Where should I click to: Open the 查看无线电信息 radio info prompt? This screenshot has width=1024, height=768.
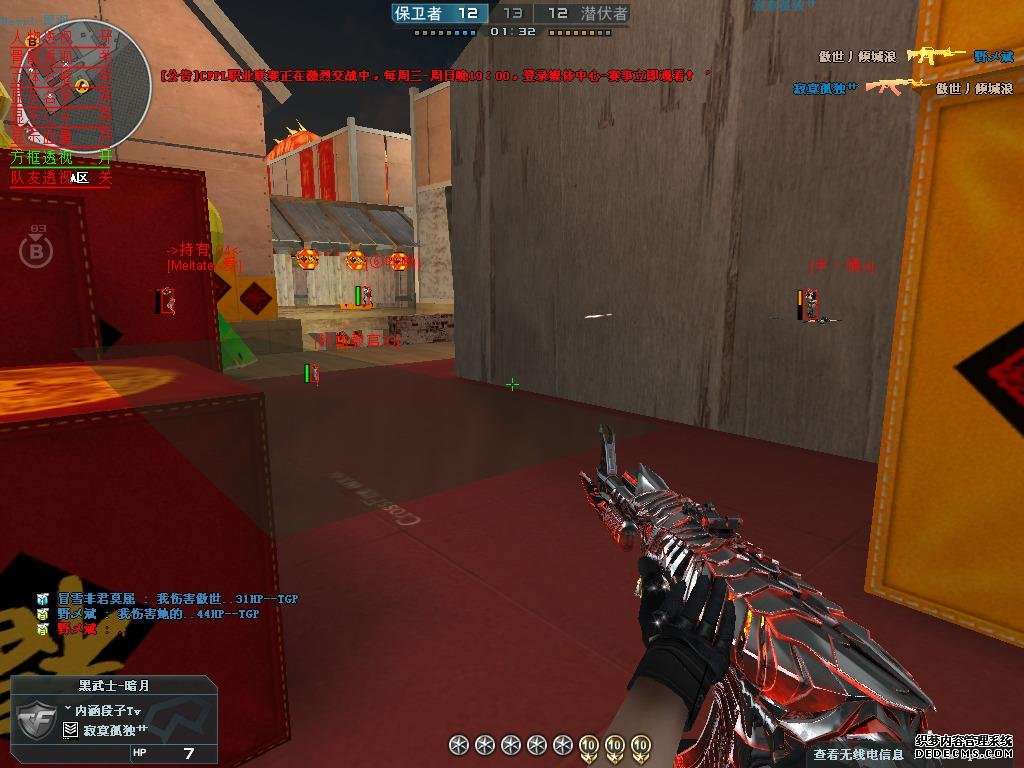coord(858,755)
